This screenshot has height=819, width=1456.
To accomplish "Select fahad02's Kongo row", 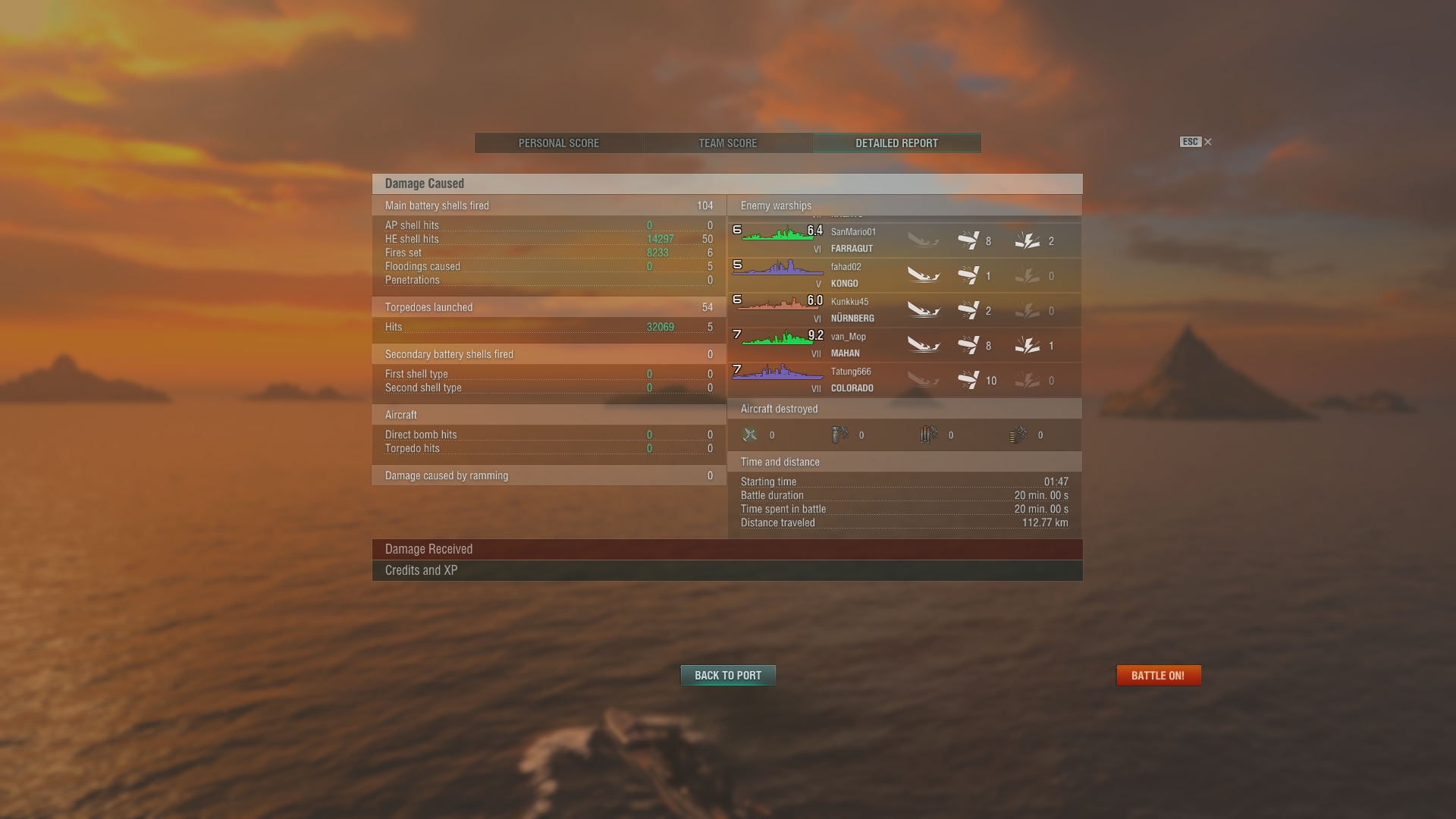I will pyautogui.click(x=904, y=275).
